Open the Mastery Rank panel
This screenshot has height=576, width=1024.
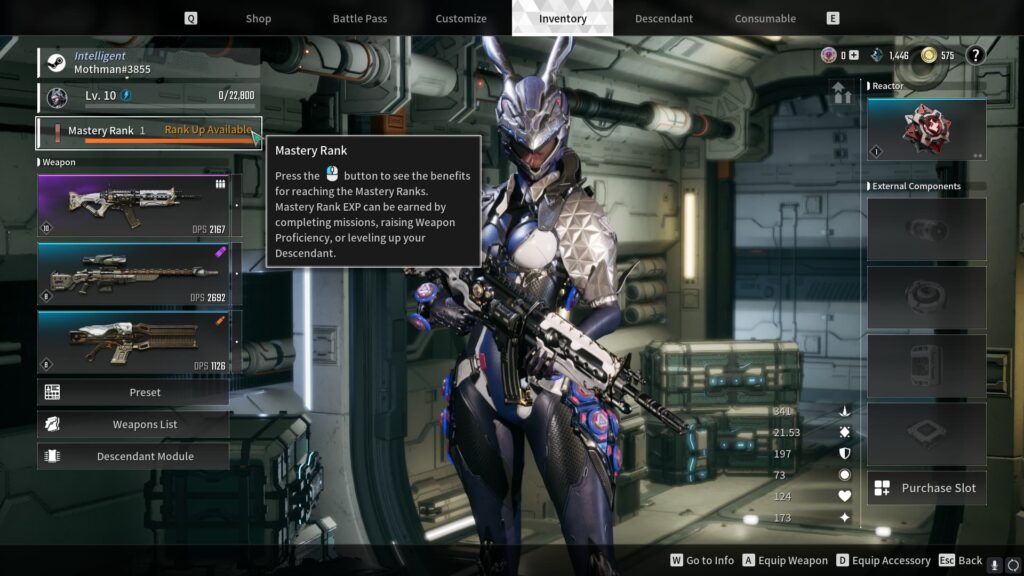(148, 131)
